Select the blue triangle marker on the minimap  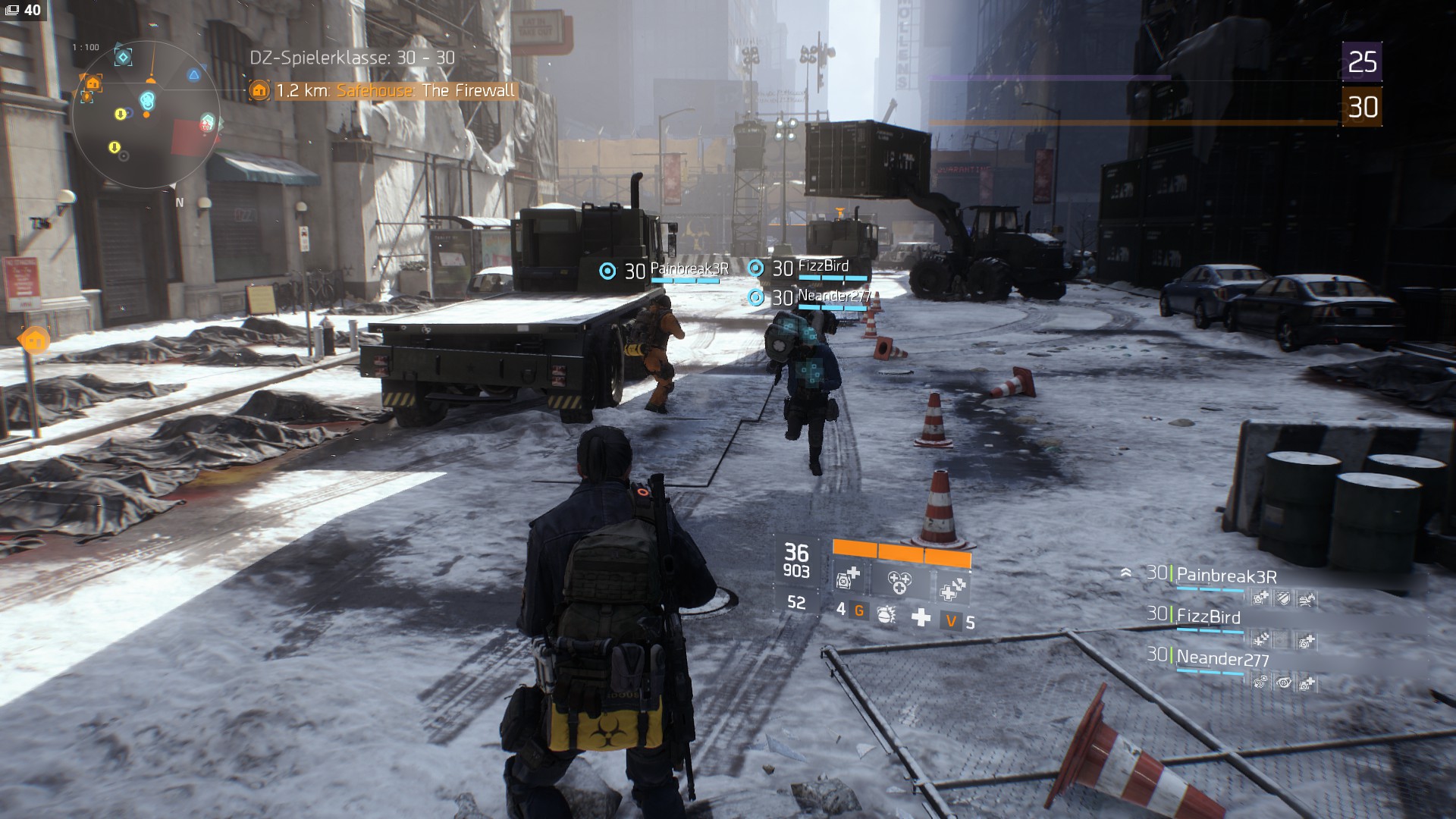(x=194, y=75)
